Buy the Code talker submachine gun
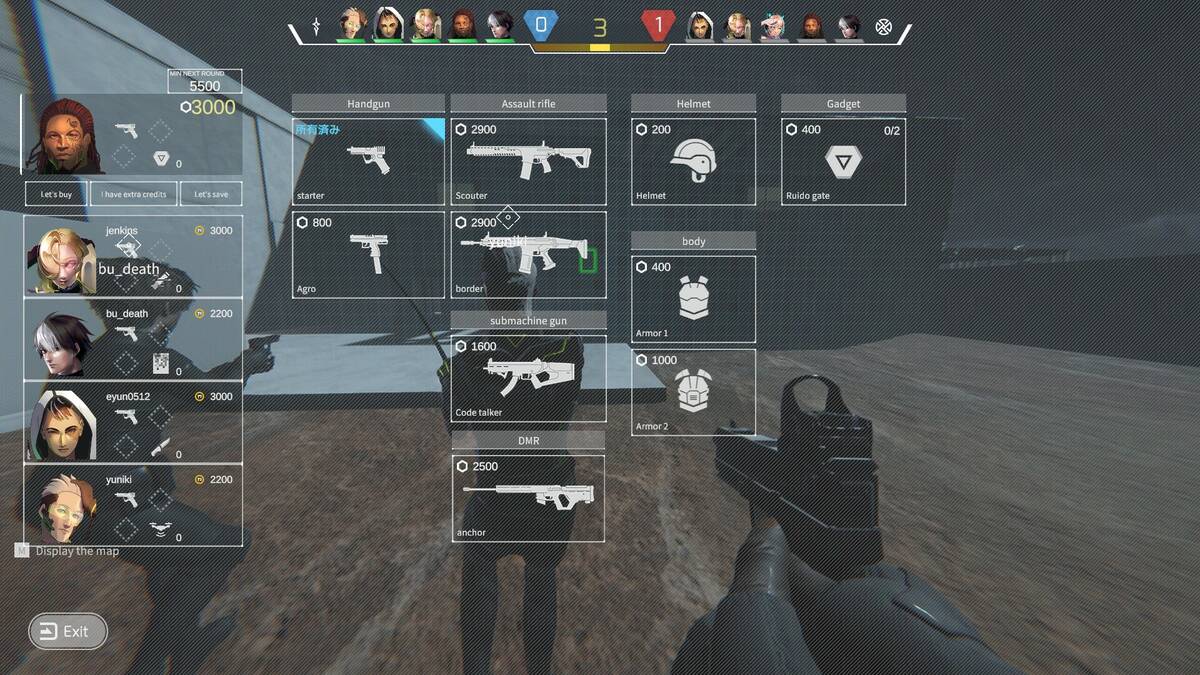The width and height of the screenshot is (1200, 675). point(528,378)
